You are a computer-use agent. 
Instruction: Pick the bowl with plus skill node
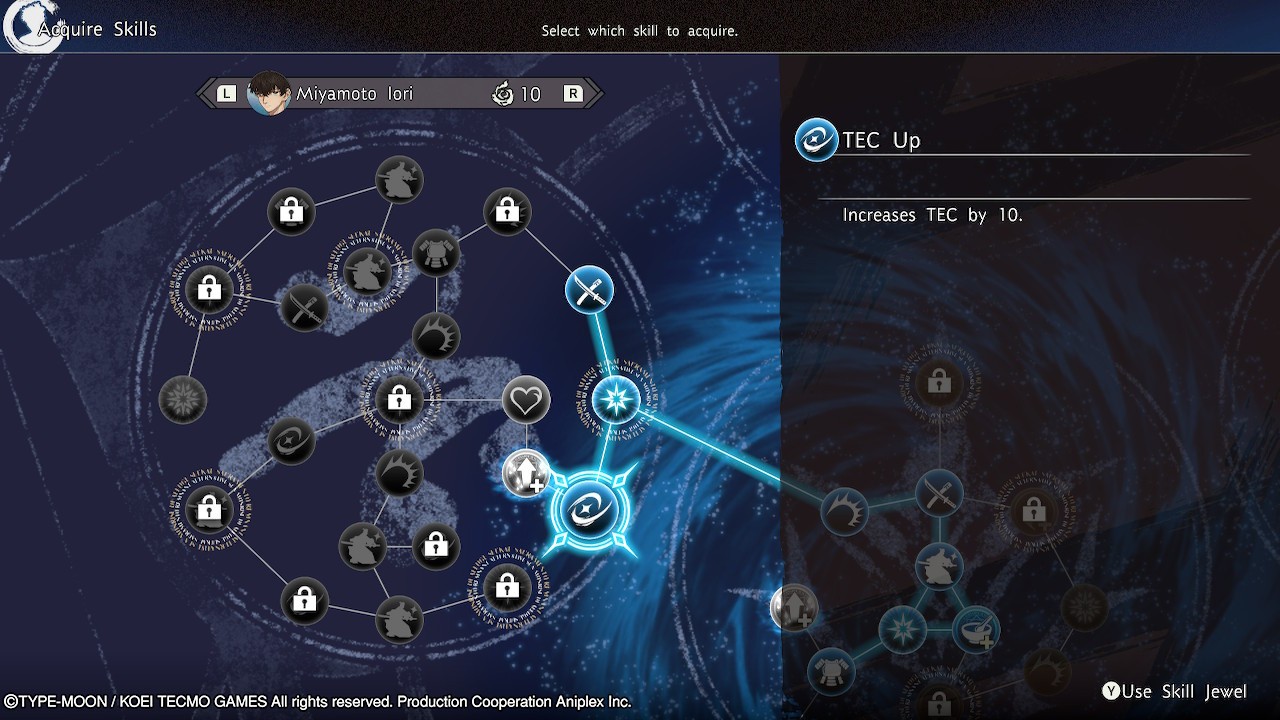click(x=975, y=629)
